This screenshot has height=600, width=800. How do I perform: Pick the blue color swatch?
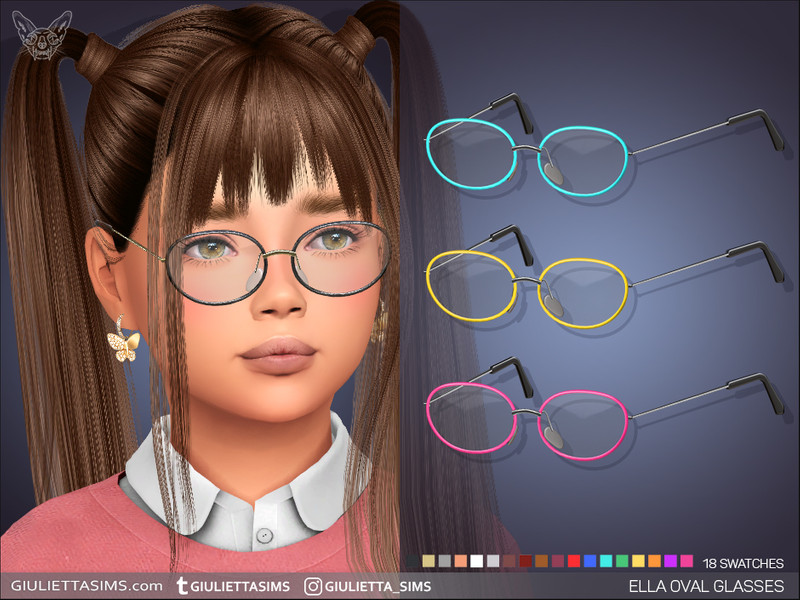click(x=590, y=561)
